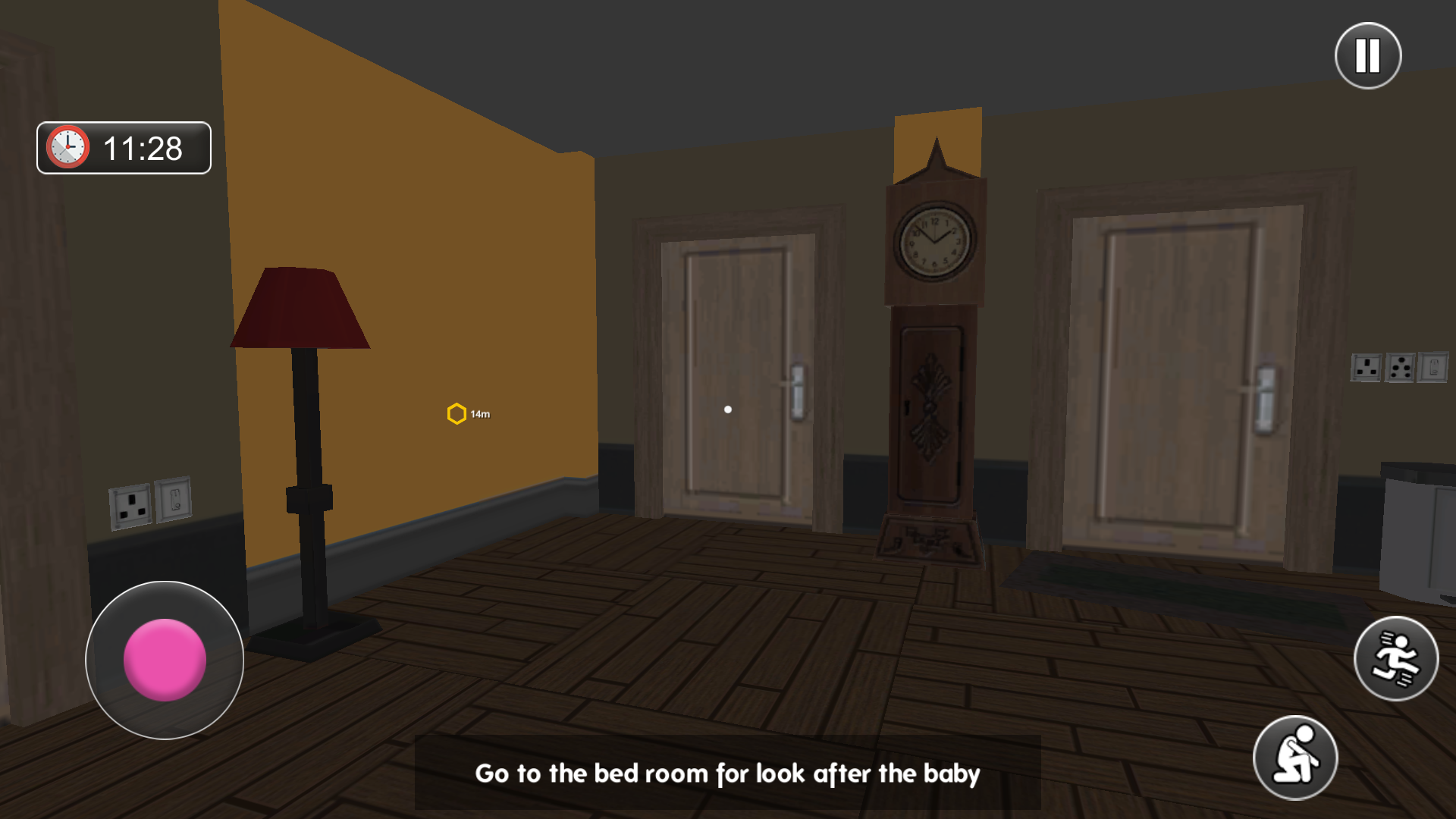
Task: Click the clock icon beside the timer
Action: coord(67,149)
